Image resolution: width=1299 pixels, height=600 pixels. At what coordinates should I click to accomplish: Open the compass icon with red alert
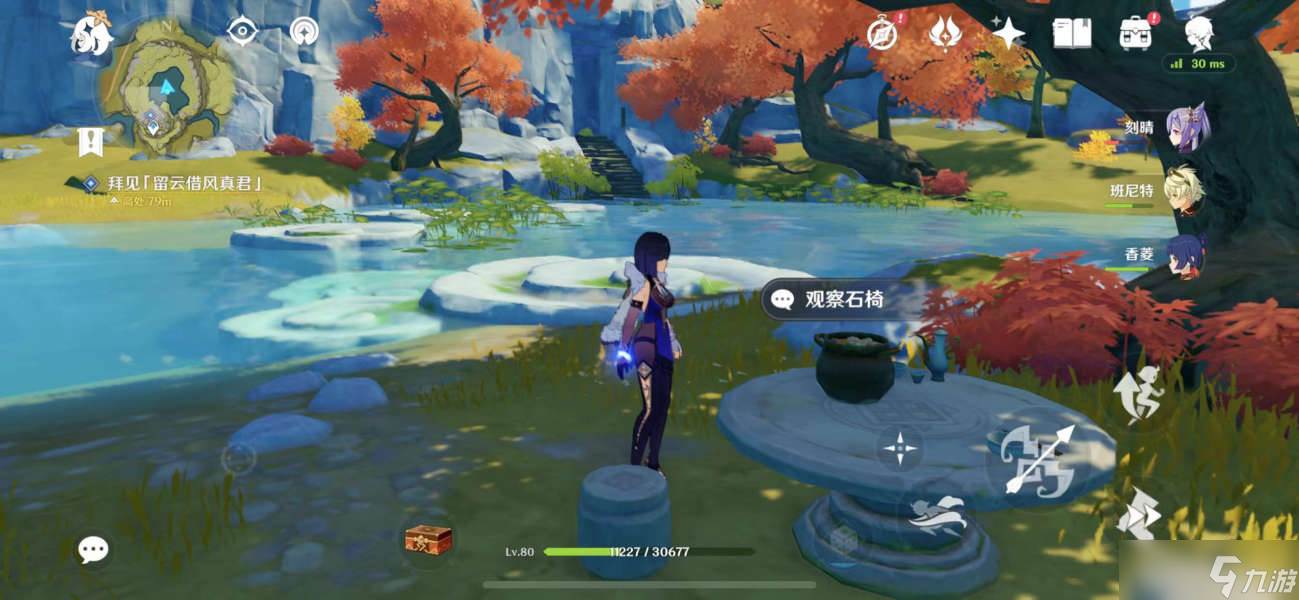(882, 33)
